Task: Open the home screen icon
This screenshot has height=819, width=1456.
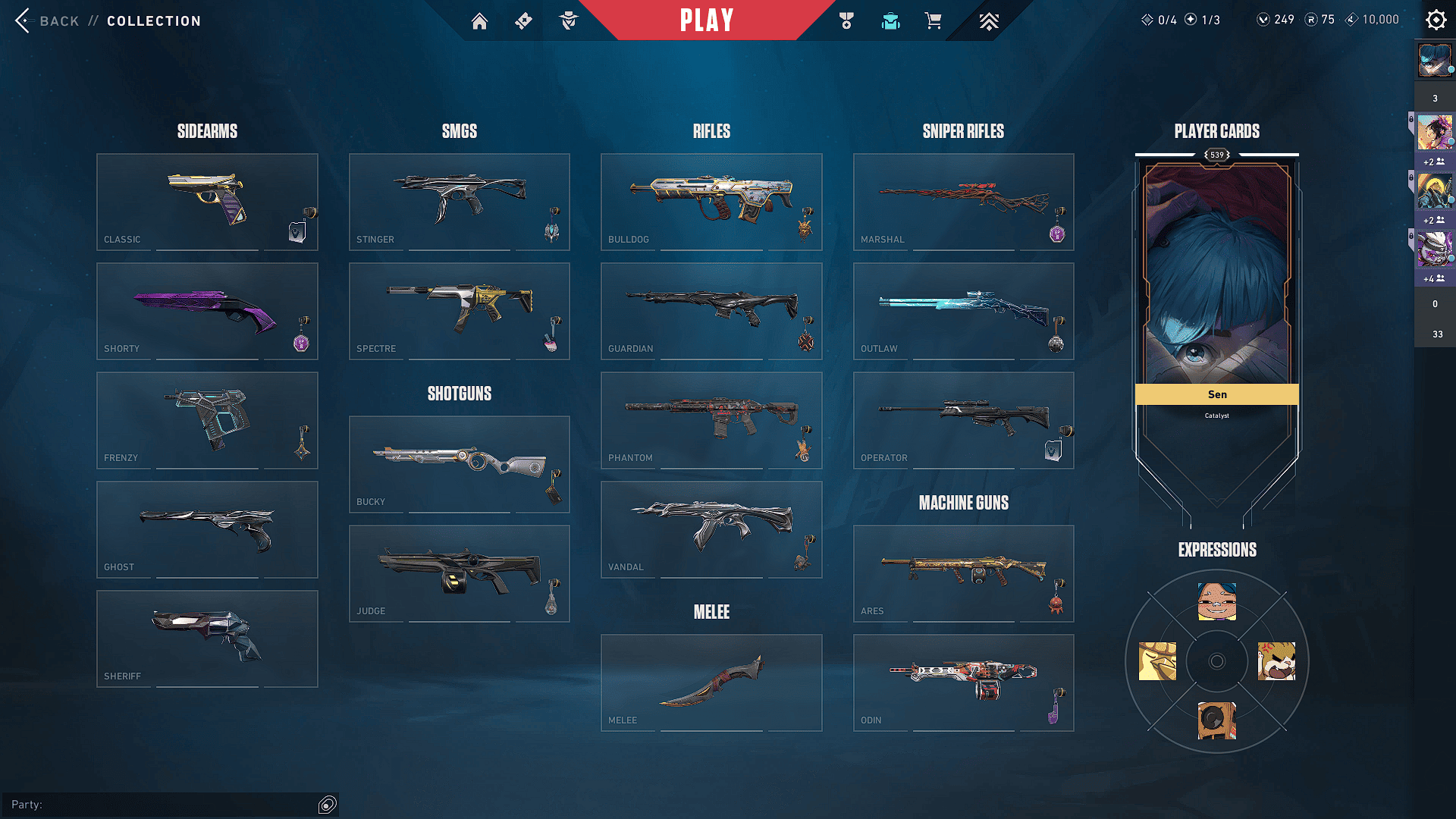Action: point(479,21)
